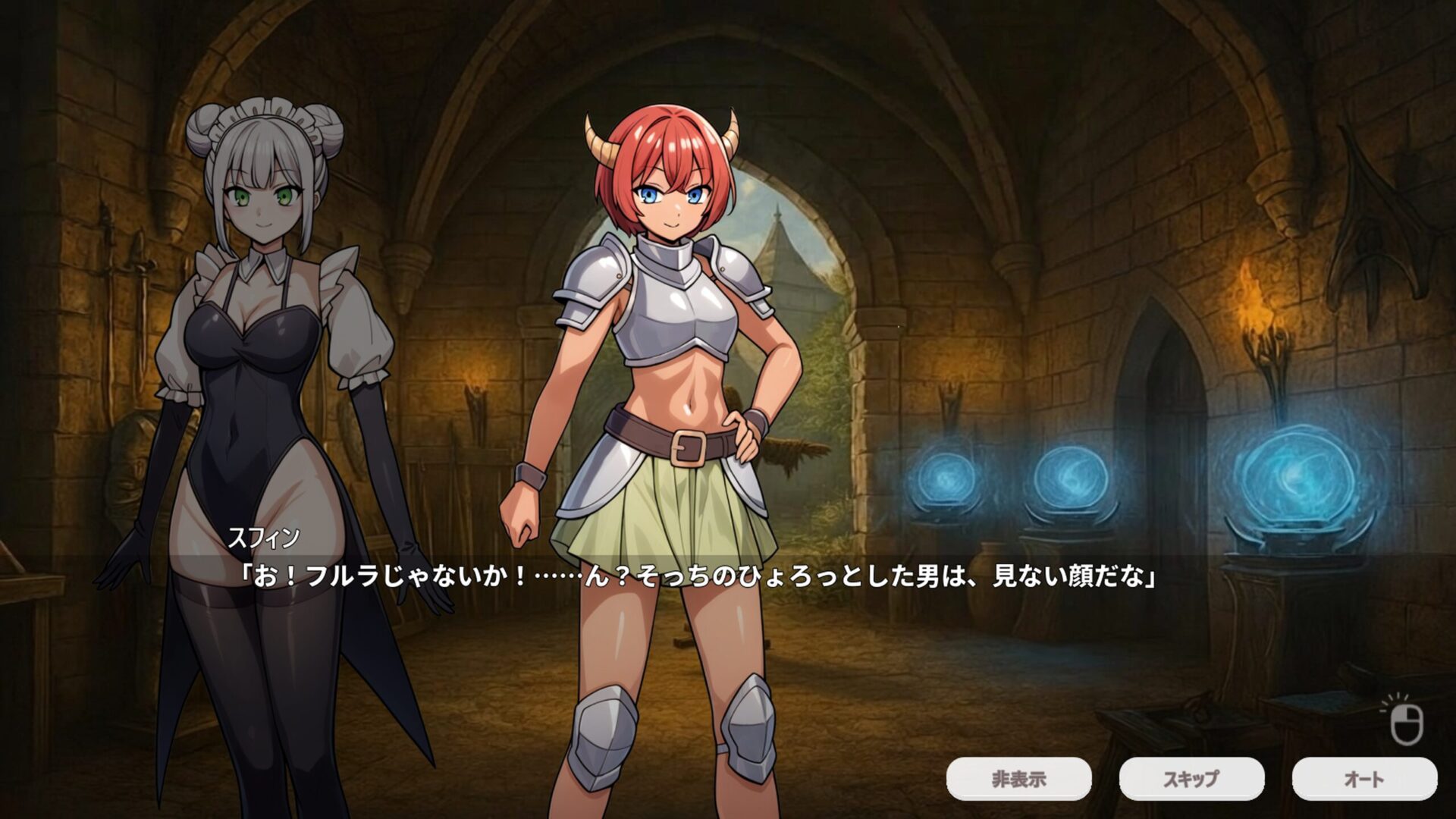Screen dimensions: 1456x819
Task: Toggle auto-advance with オート button
Action: click(x=1364, y=779)
